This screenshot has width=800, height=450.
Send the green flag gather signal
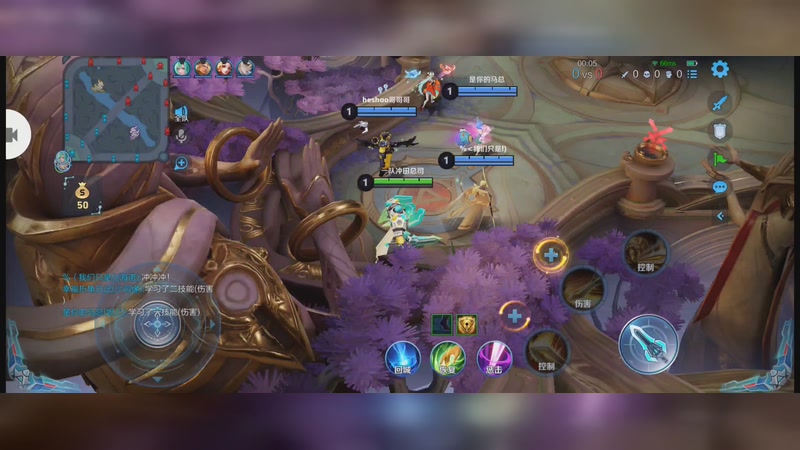pos(719,159)
